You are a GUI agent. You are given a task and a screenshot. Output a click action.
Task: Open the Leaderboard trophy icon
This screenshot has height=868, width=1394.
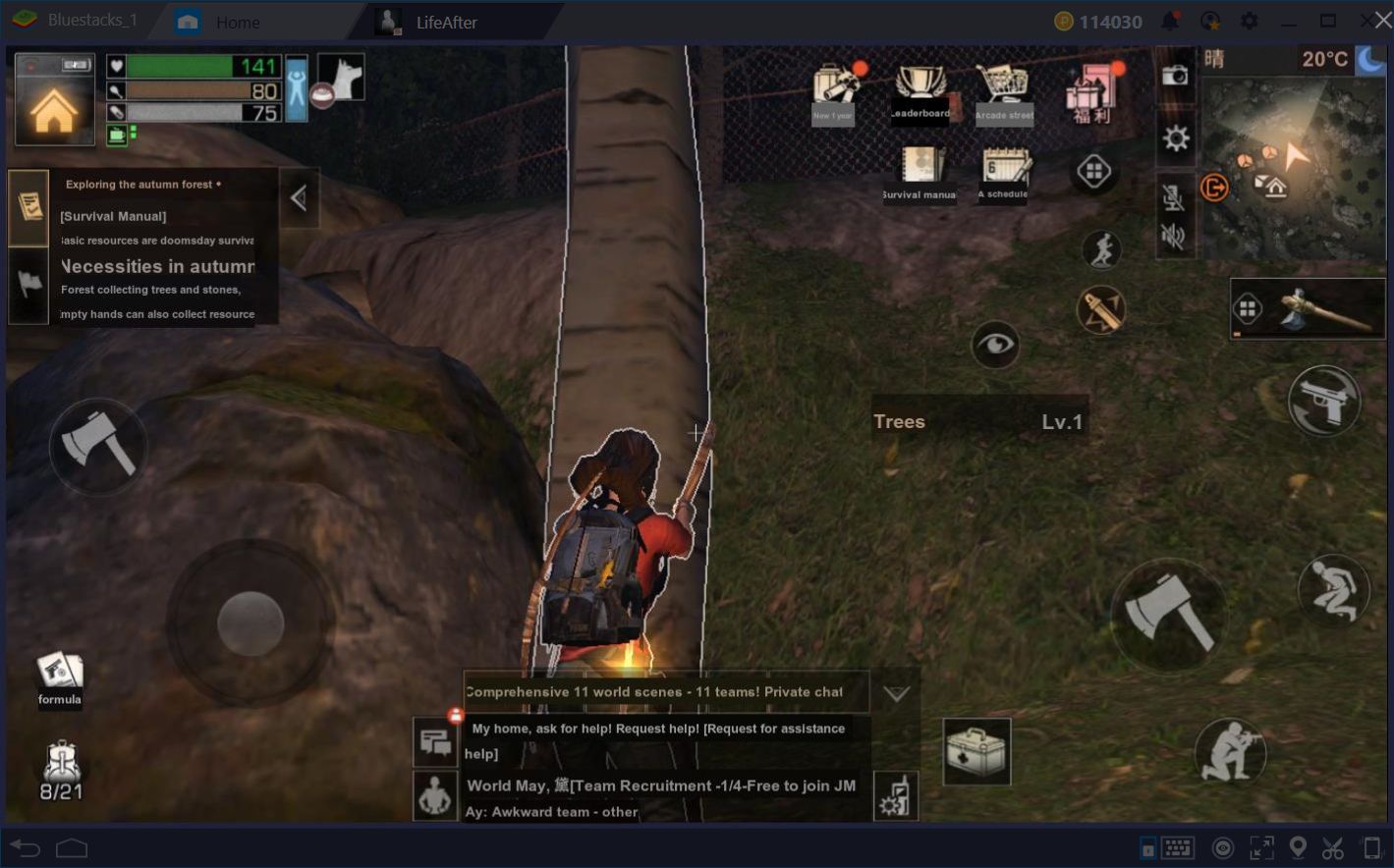point(920,90)
